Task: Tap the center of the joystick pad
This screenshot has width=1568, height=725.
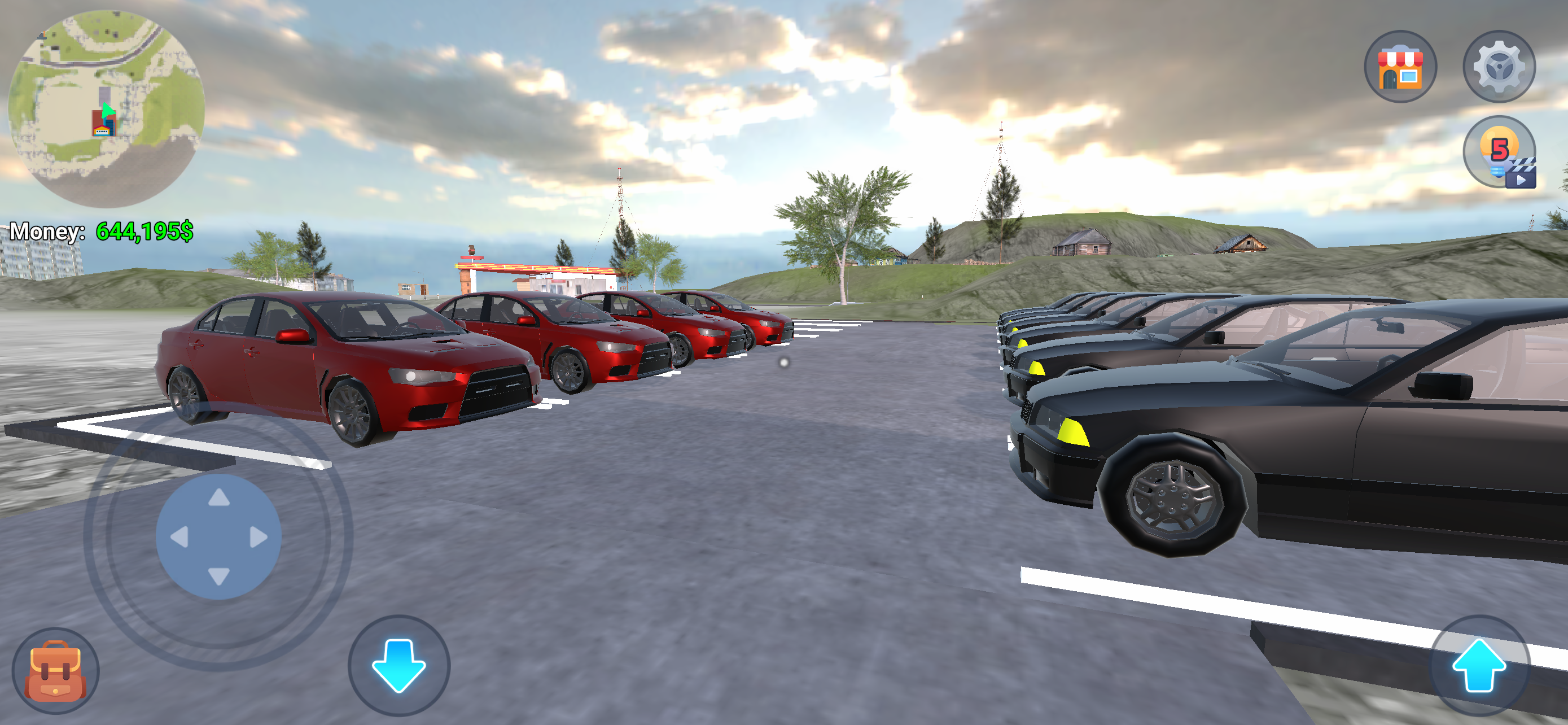Action: pos(219,536)
